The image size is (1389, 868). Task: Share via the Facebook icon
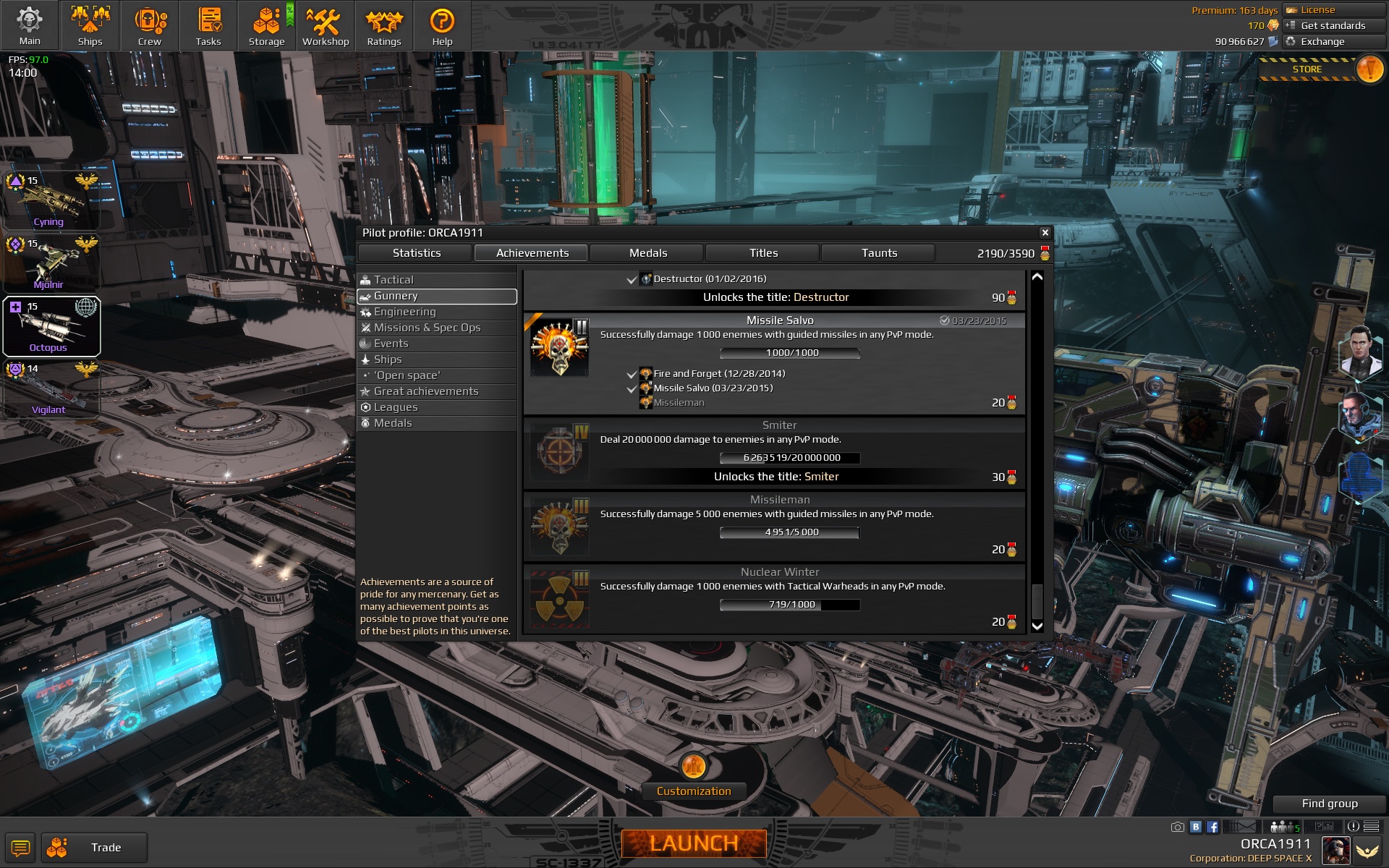(1213, 826)
